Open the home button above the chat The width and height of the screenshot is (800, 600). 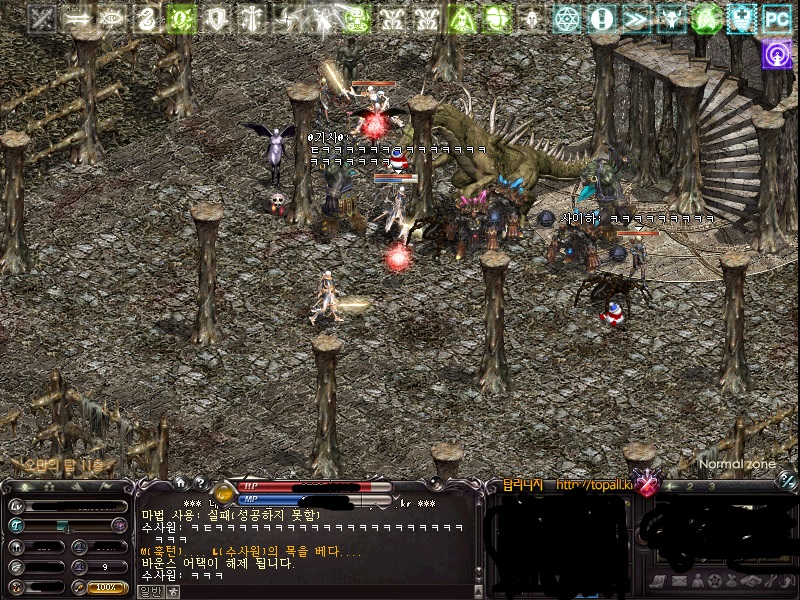180,483
